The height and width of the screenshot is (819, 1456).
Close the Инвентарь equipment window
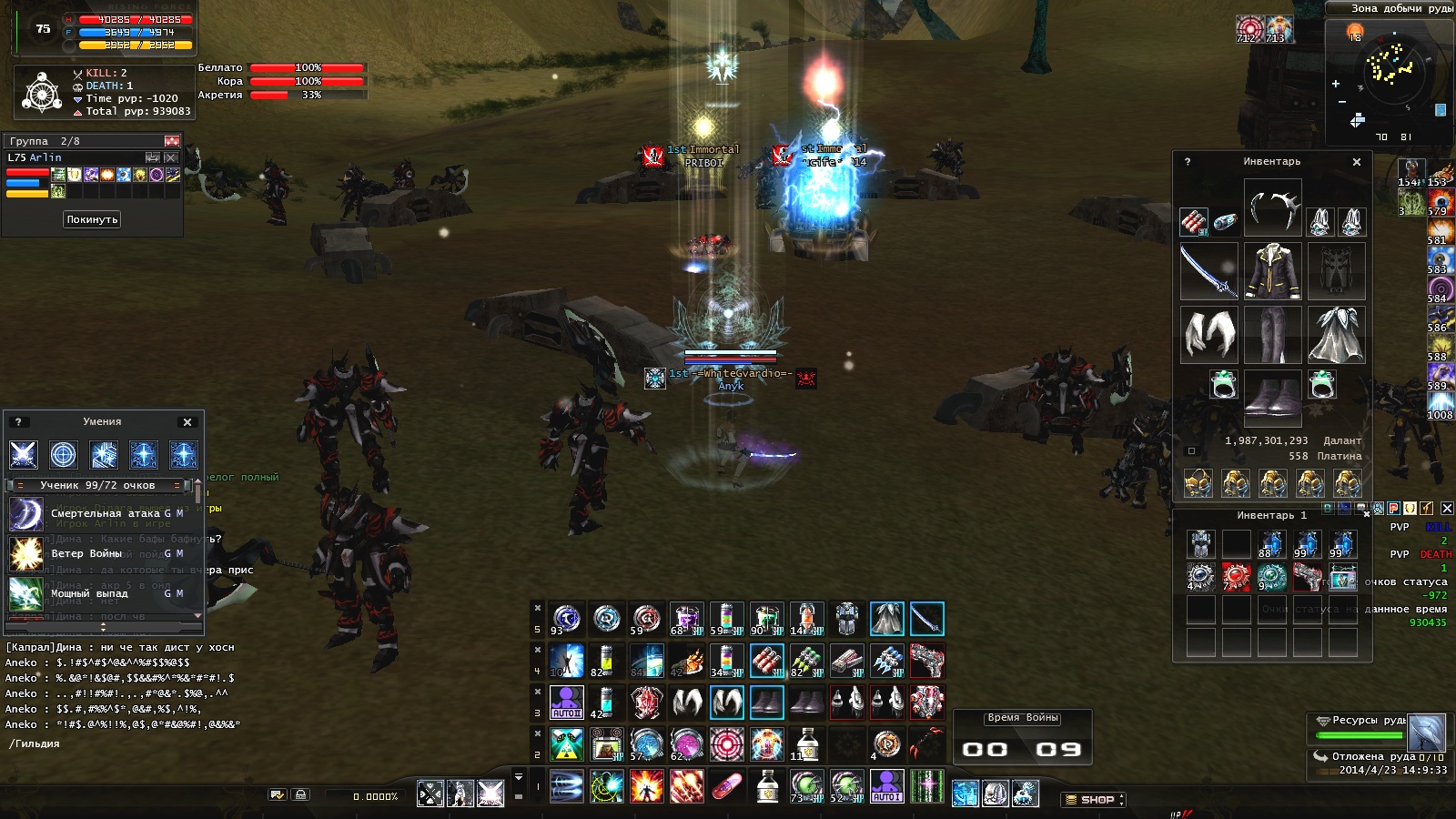pyautogui.click(x=1357, y=162)
